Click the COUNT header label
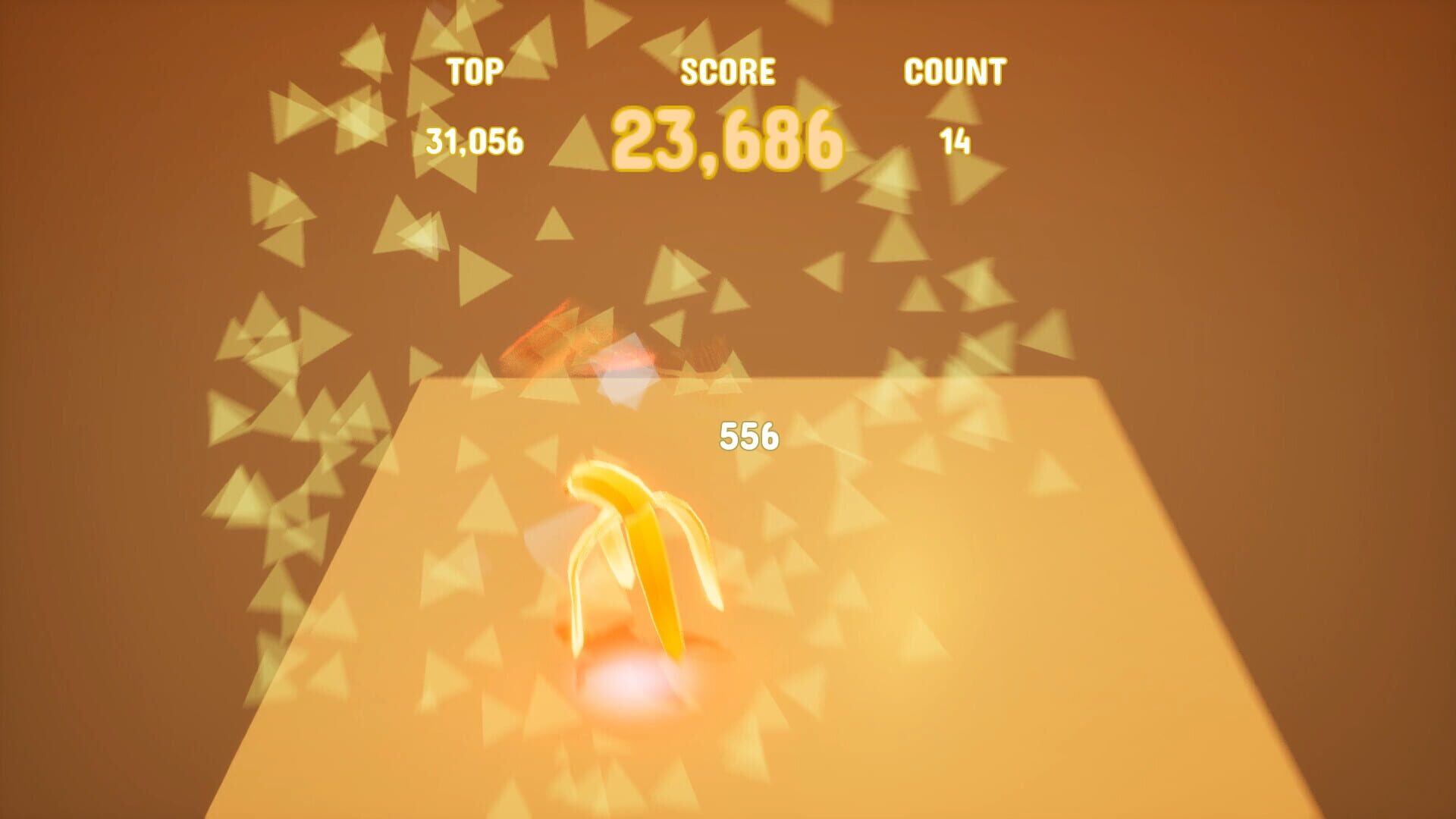Image resolution: width=1456 pixels, height=819 pixels. click(955, 72)
